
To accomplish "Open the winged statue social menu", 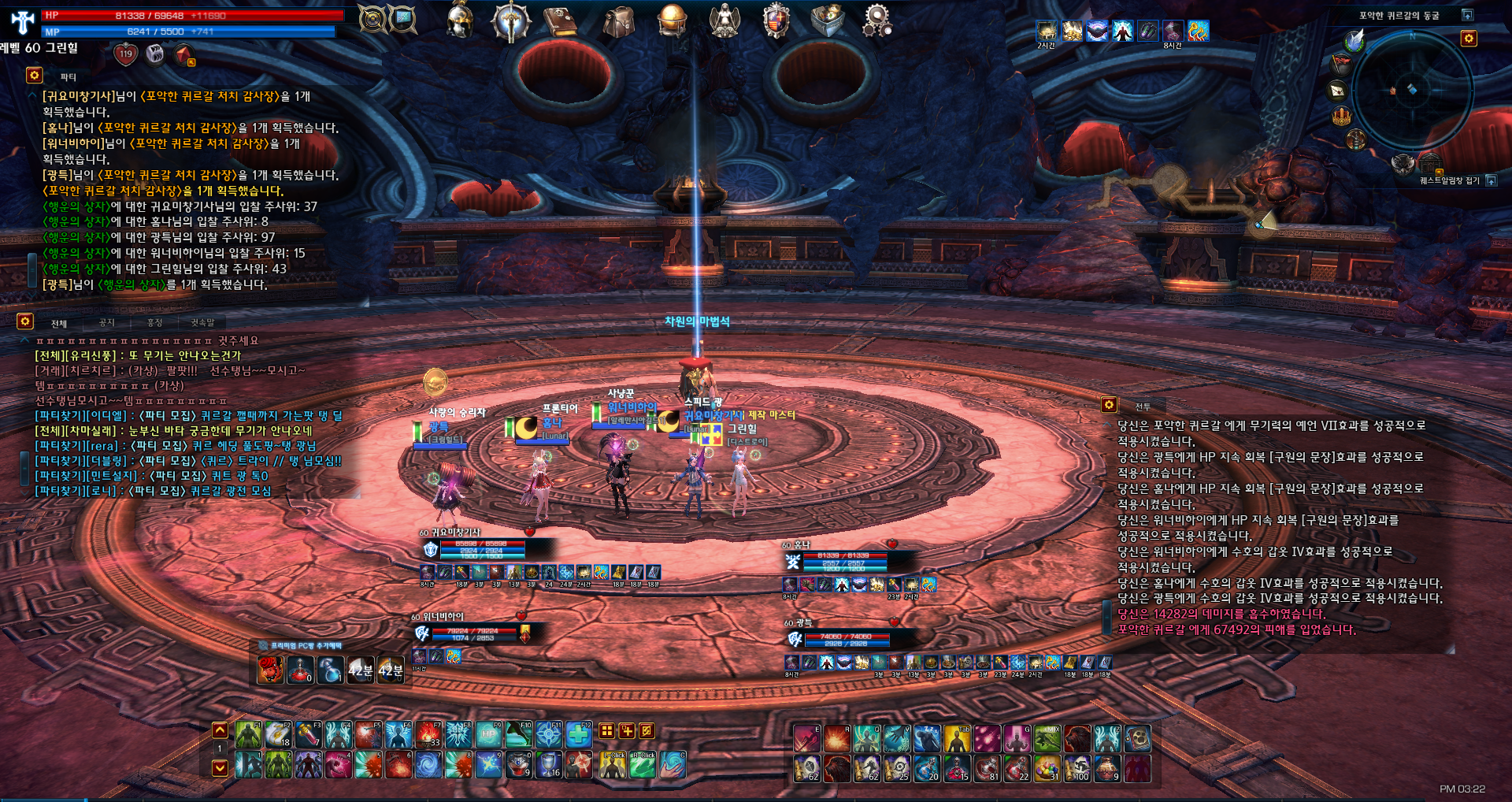I will coord(724,20).
